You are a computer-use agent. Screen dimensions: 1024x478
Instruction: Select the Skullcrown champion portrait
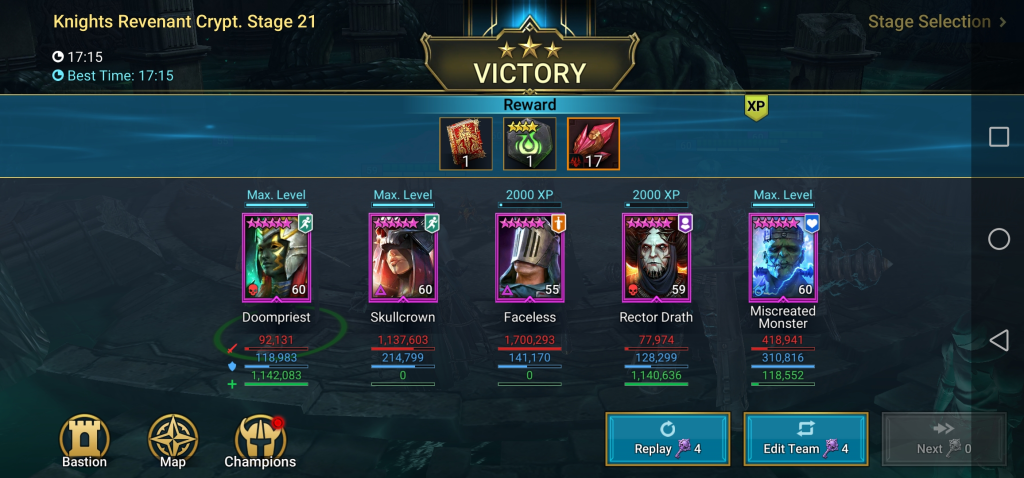[x=403, y=257]
